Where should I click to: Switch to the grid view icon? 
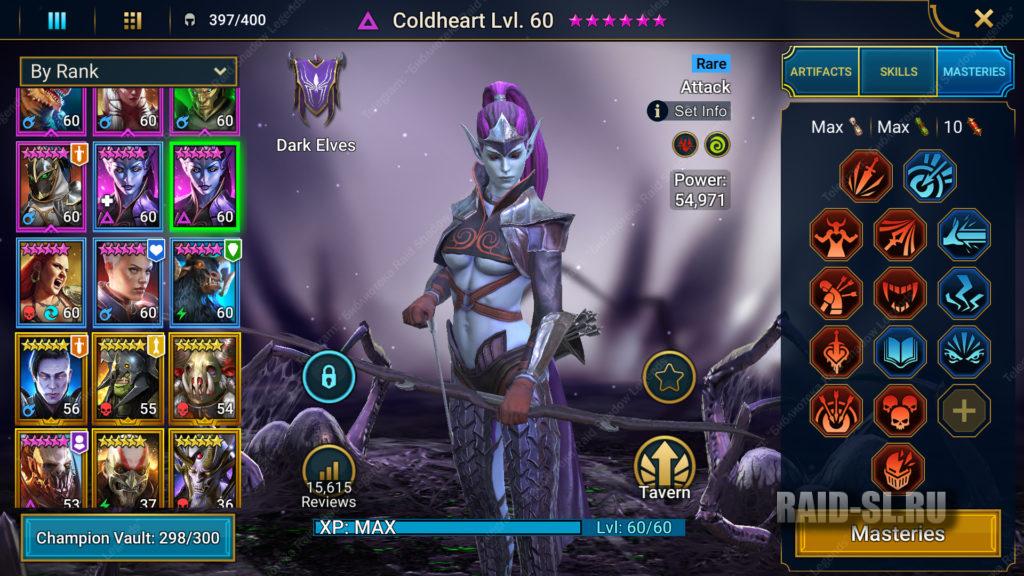point(132,21)
